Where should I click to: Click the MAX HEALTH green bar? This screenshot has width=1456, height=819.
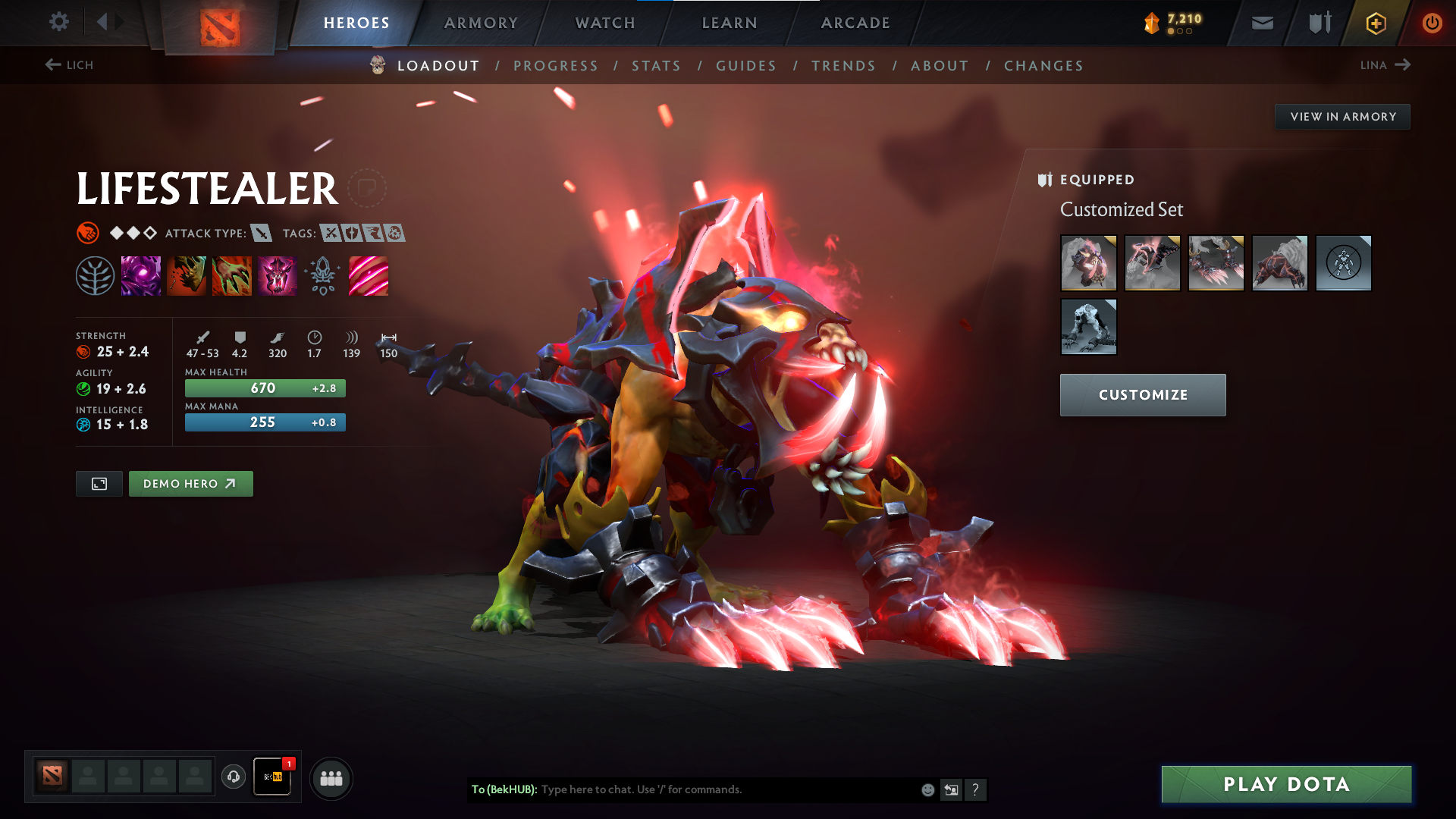[x=265, y=388]
